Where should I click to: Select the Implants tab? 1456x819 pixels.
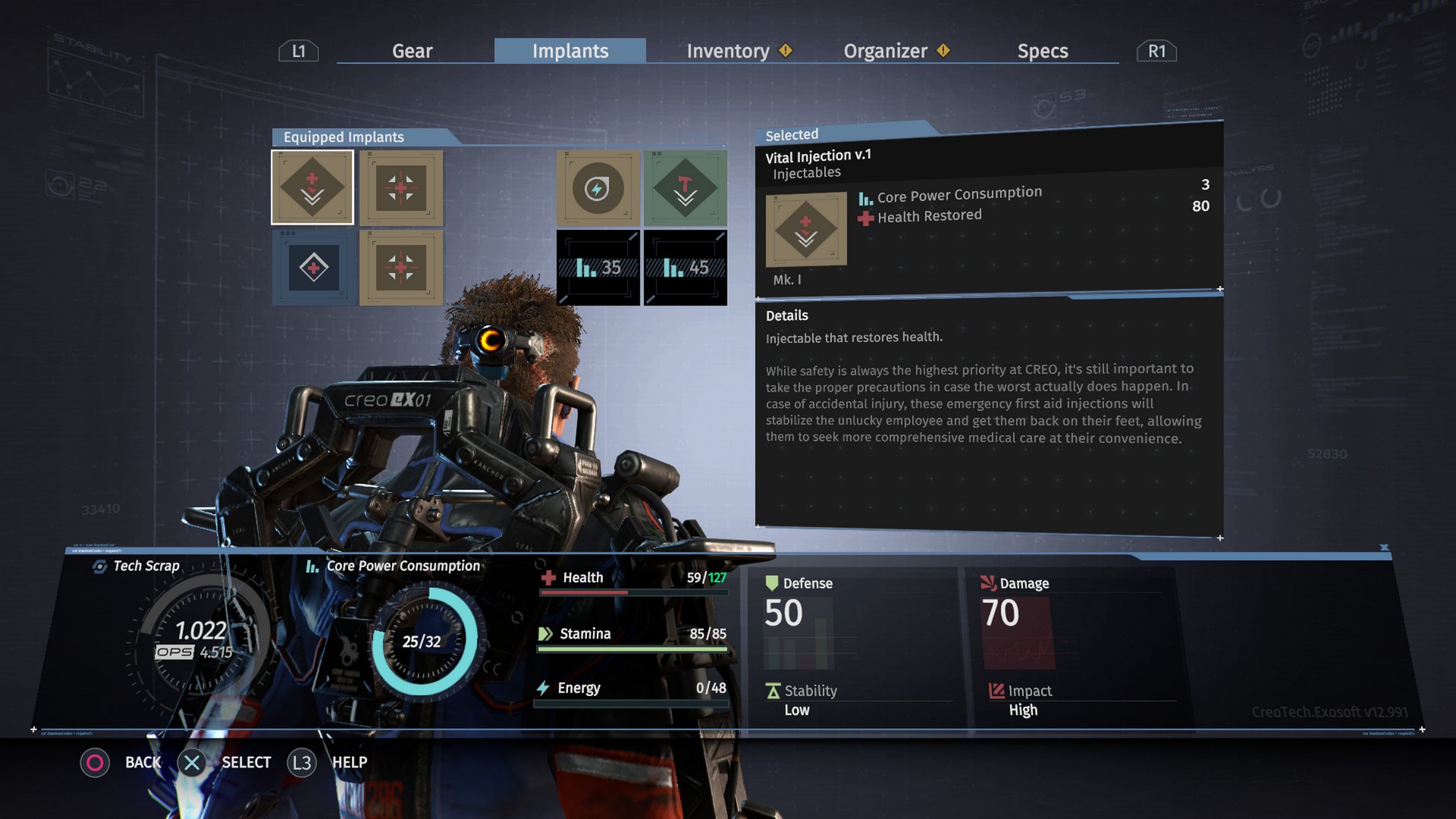coord(570,51)
